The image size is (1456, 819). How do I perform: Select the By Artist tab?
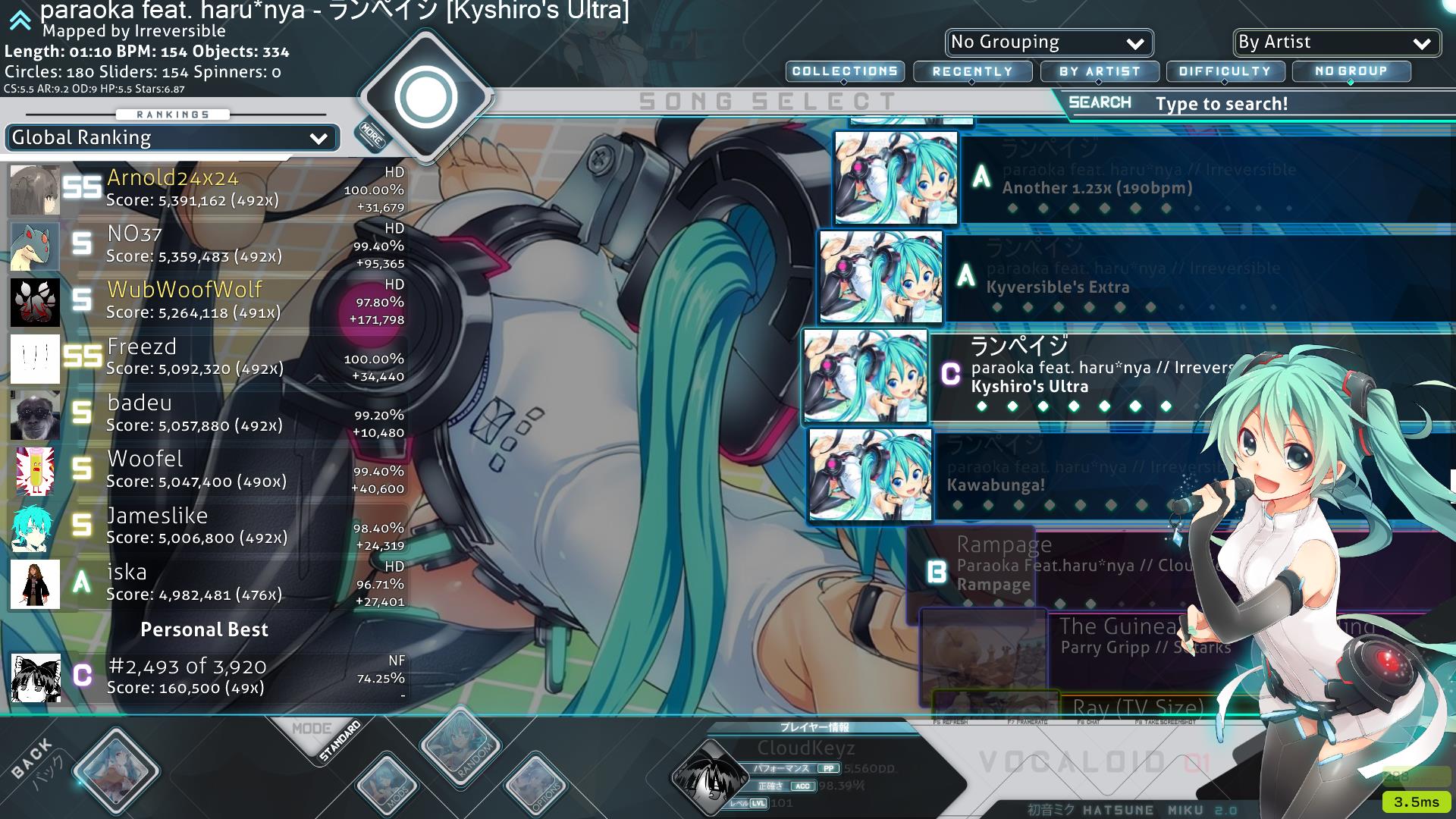[1100, 71]
